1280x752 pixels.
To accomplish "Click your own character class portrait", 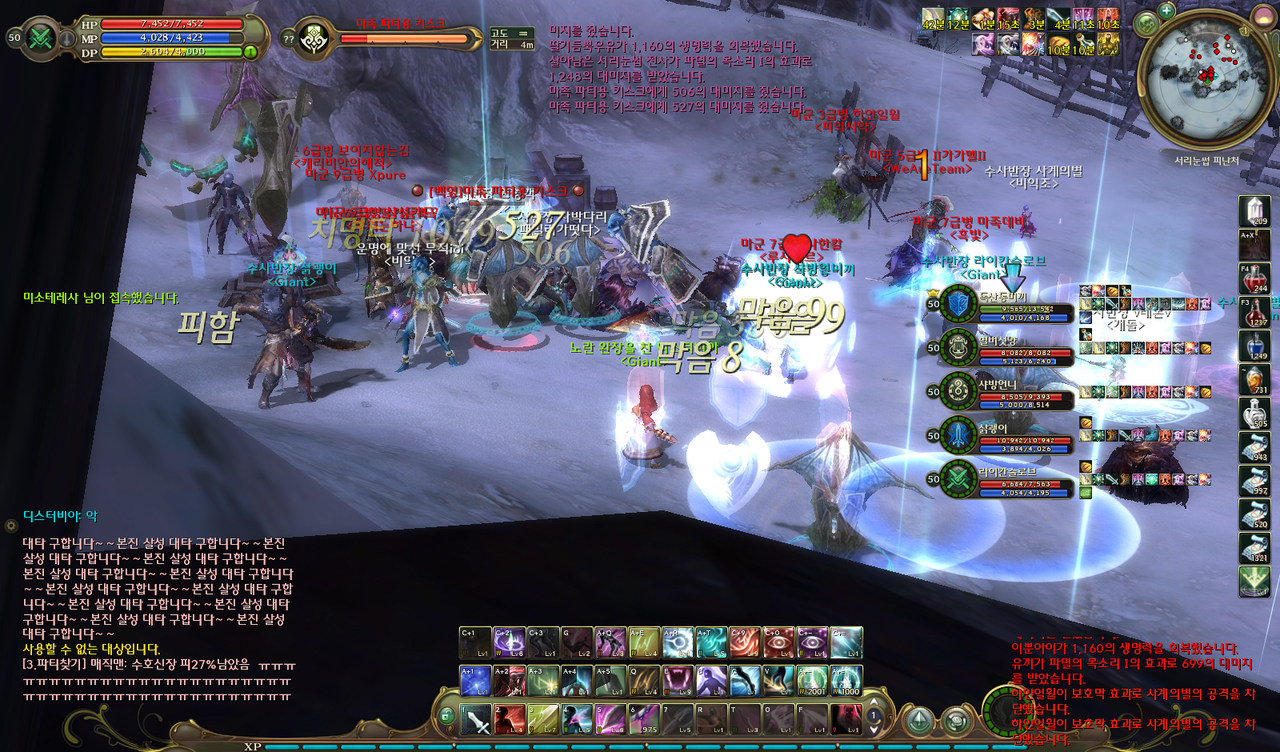I will (41, 38).
